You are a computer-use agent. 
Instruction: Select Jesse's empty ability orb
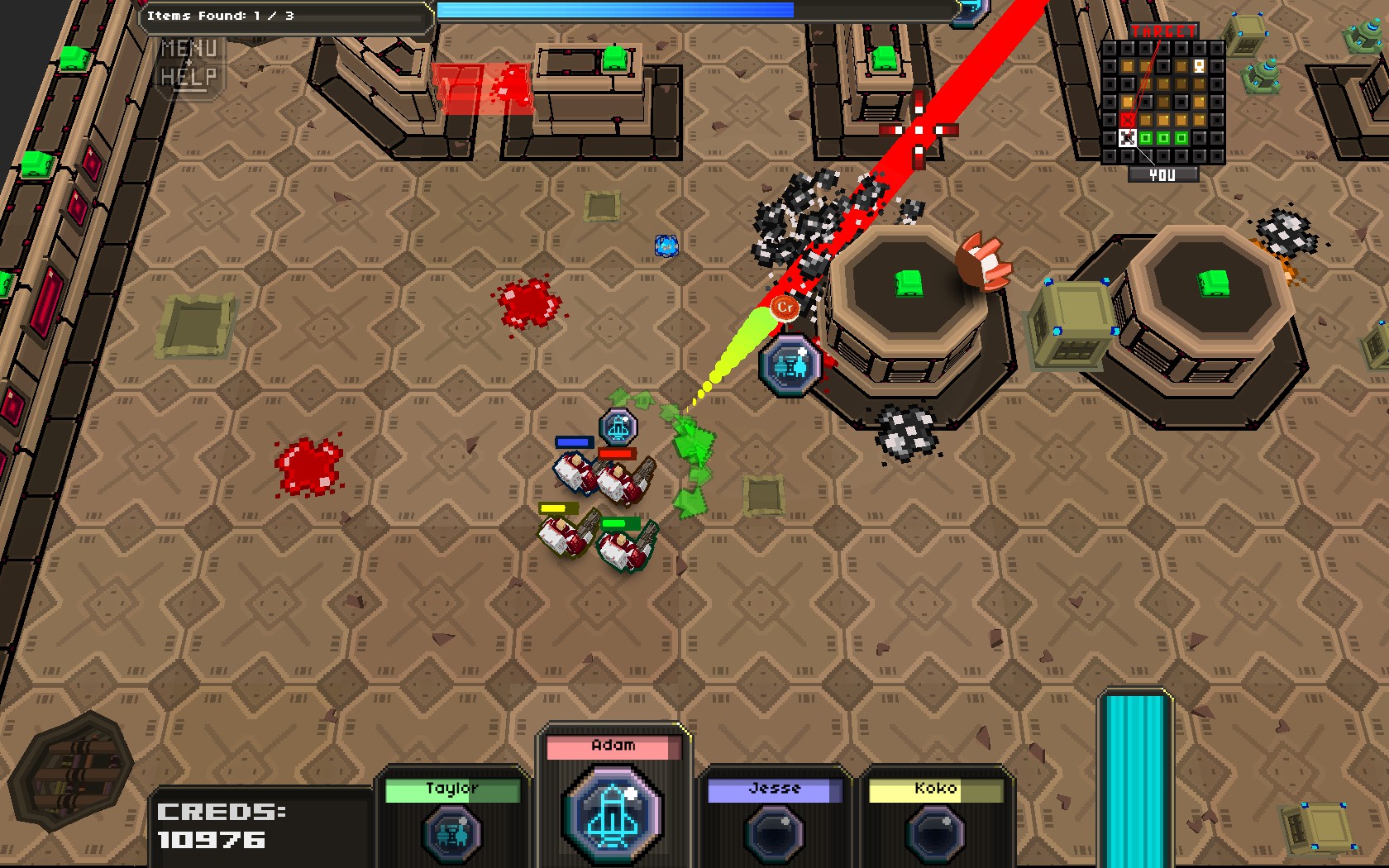774,833
